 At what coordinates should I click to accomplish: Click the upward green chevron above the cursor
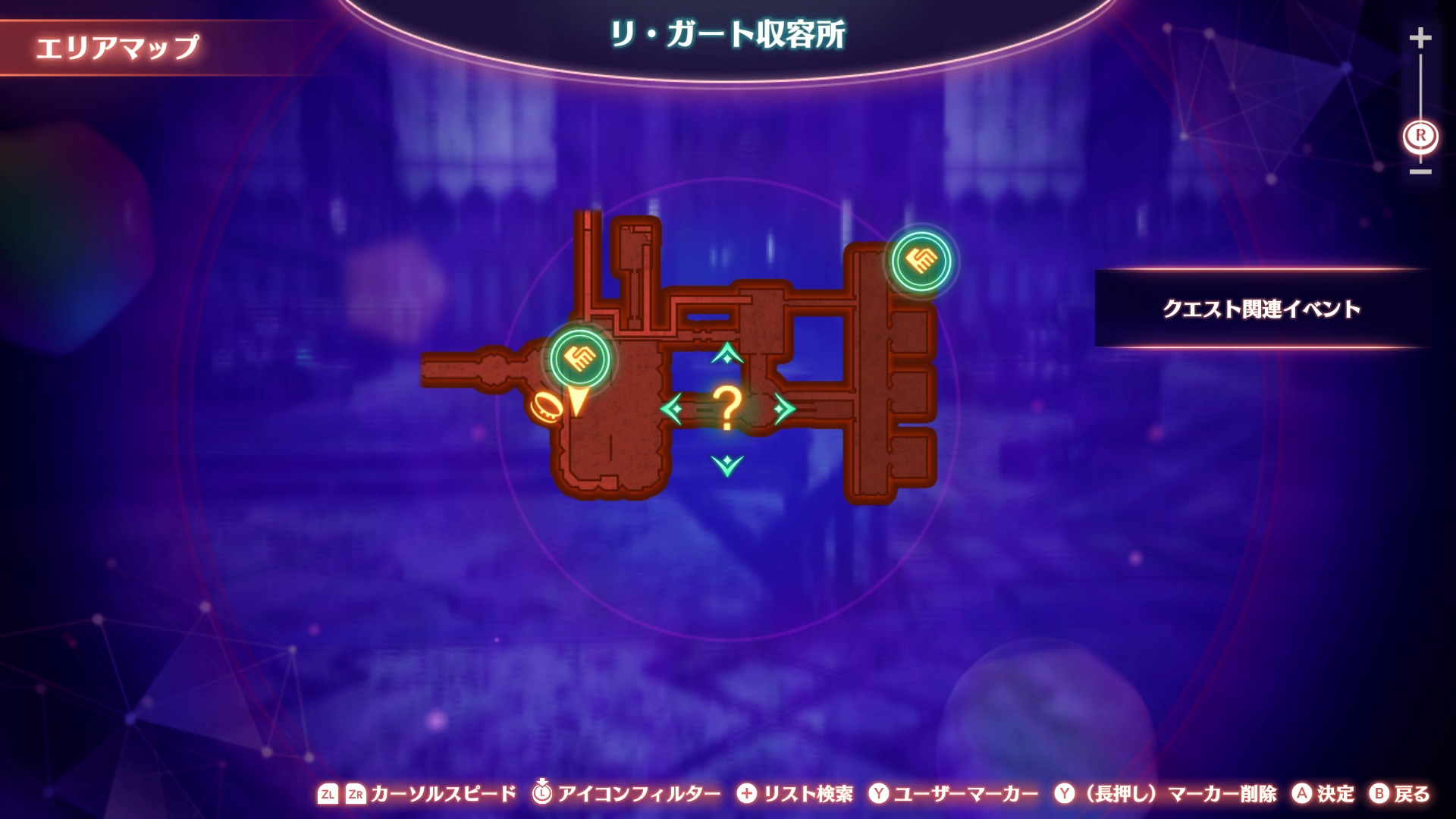pyautogui.click(x=726, y=353)
